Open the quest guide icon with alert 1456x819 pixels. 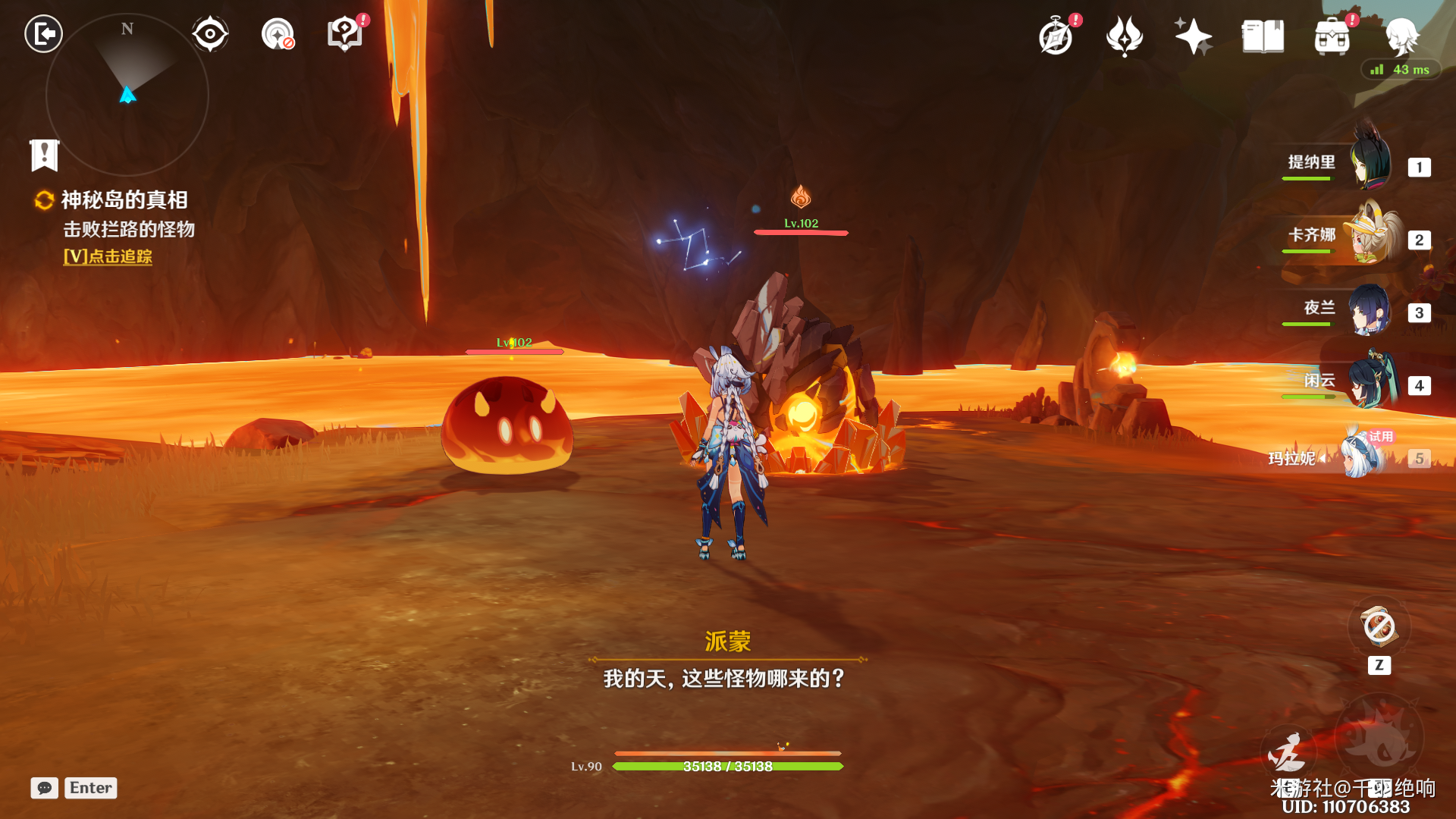pos(345,34)
